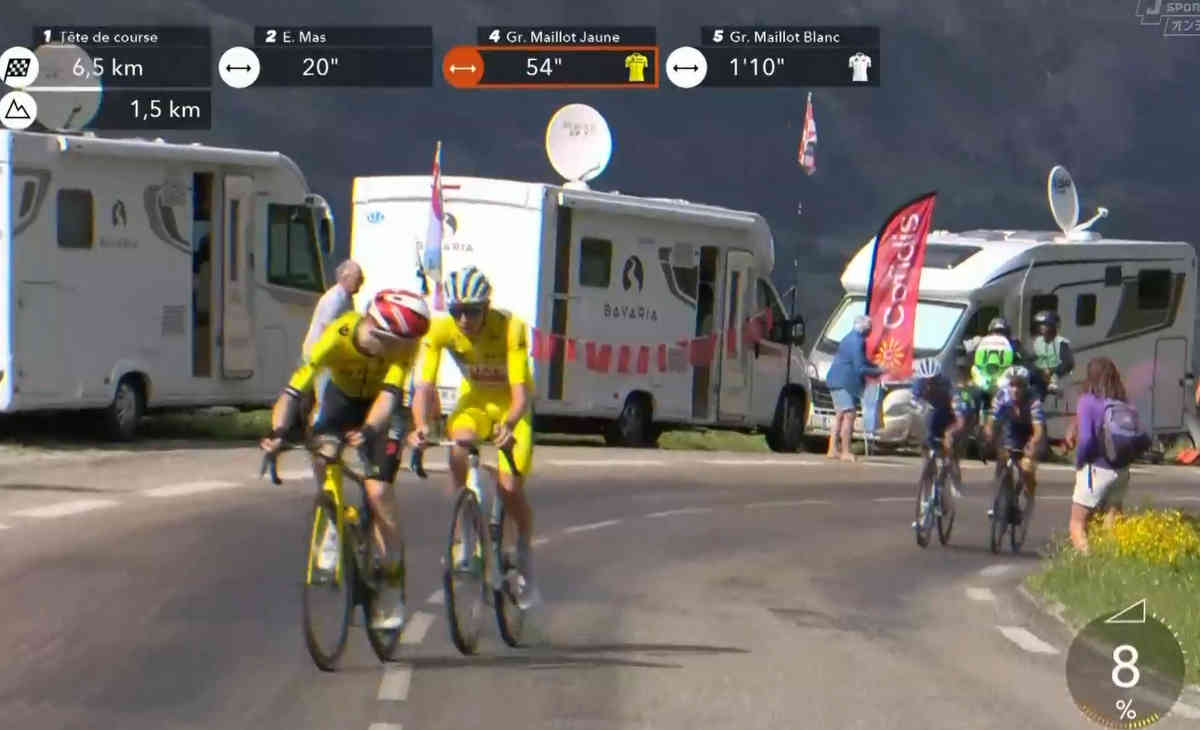The height and width of the screenshot is (730, 1200).
Task: Click the white jersey icon
Action: 859,67
